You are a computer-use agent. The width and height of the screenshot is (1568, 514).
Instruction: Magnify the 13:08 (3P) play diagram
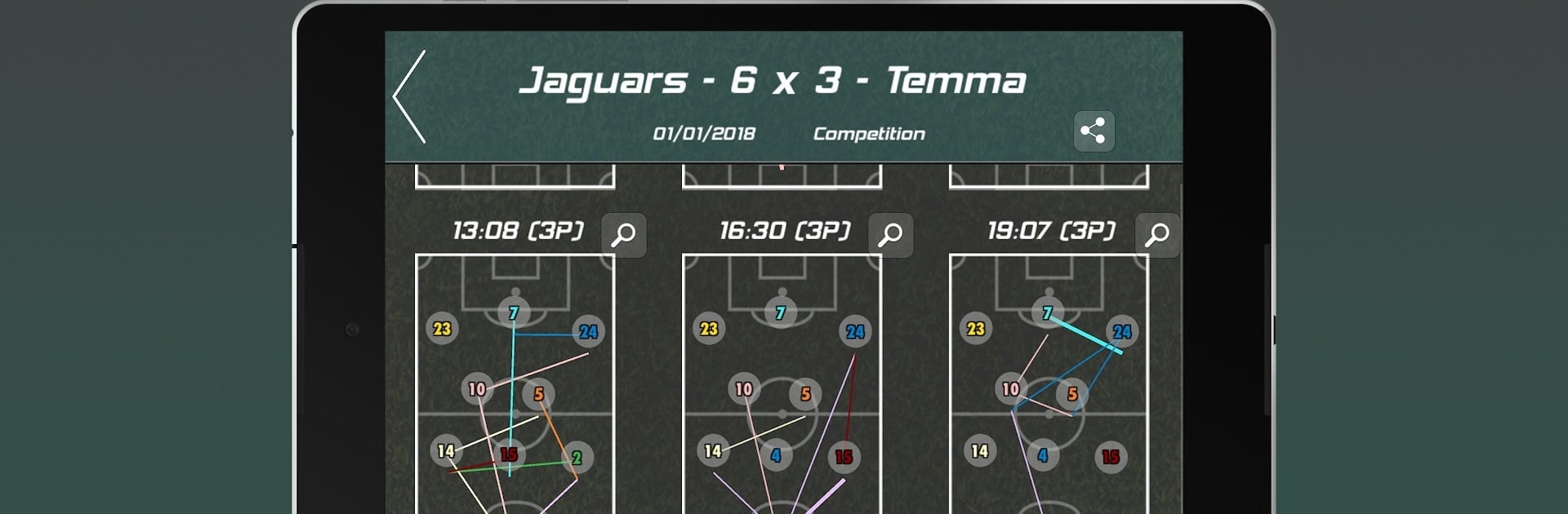[x=624, y=236]
